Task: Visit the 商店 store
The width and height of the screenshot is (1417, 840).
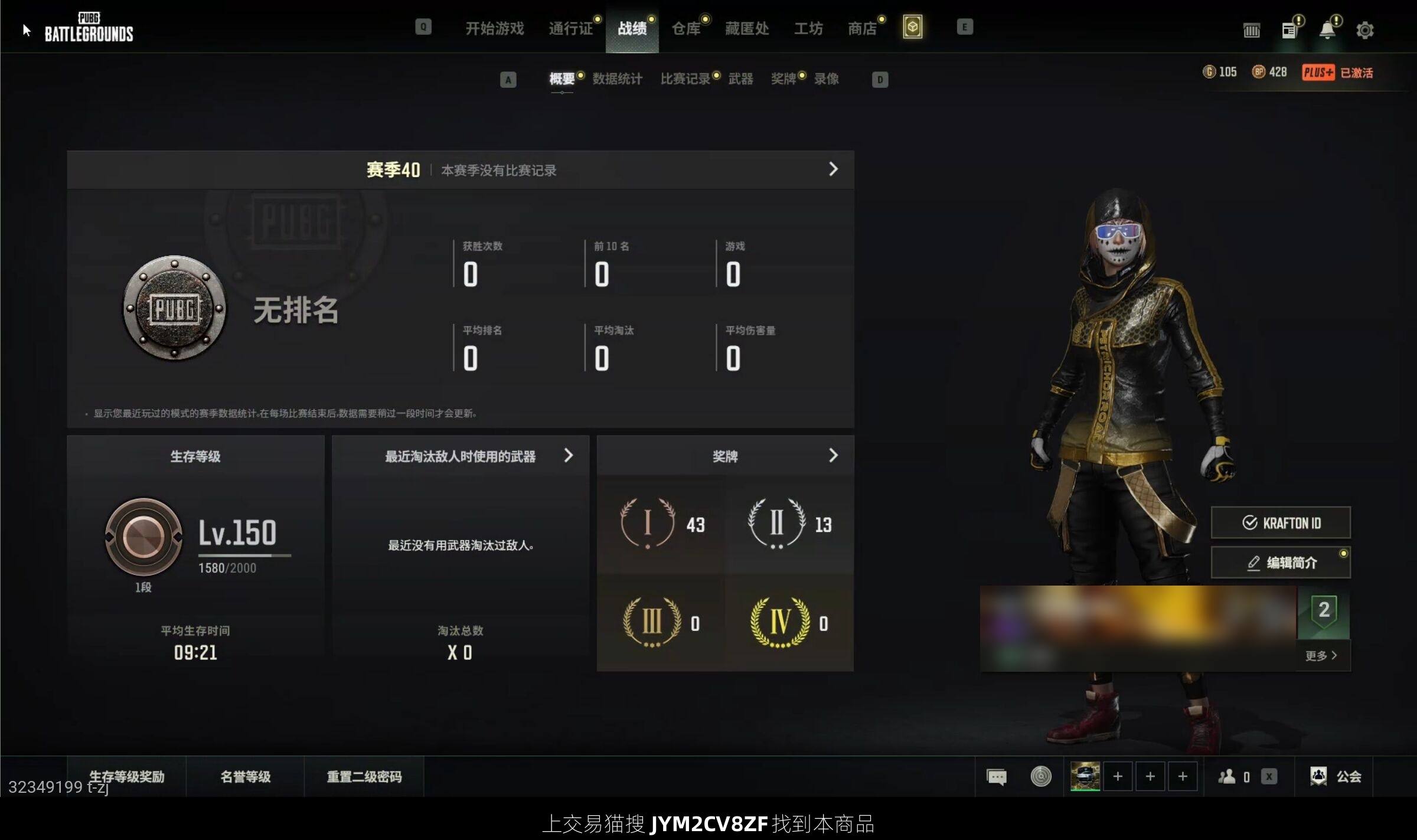Action: [x=862, y=28]
